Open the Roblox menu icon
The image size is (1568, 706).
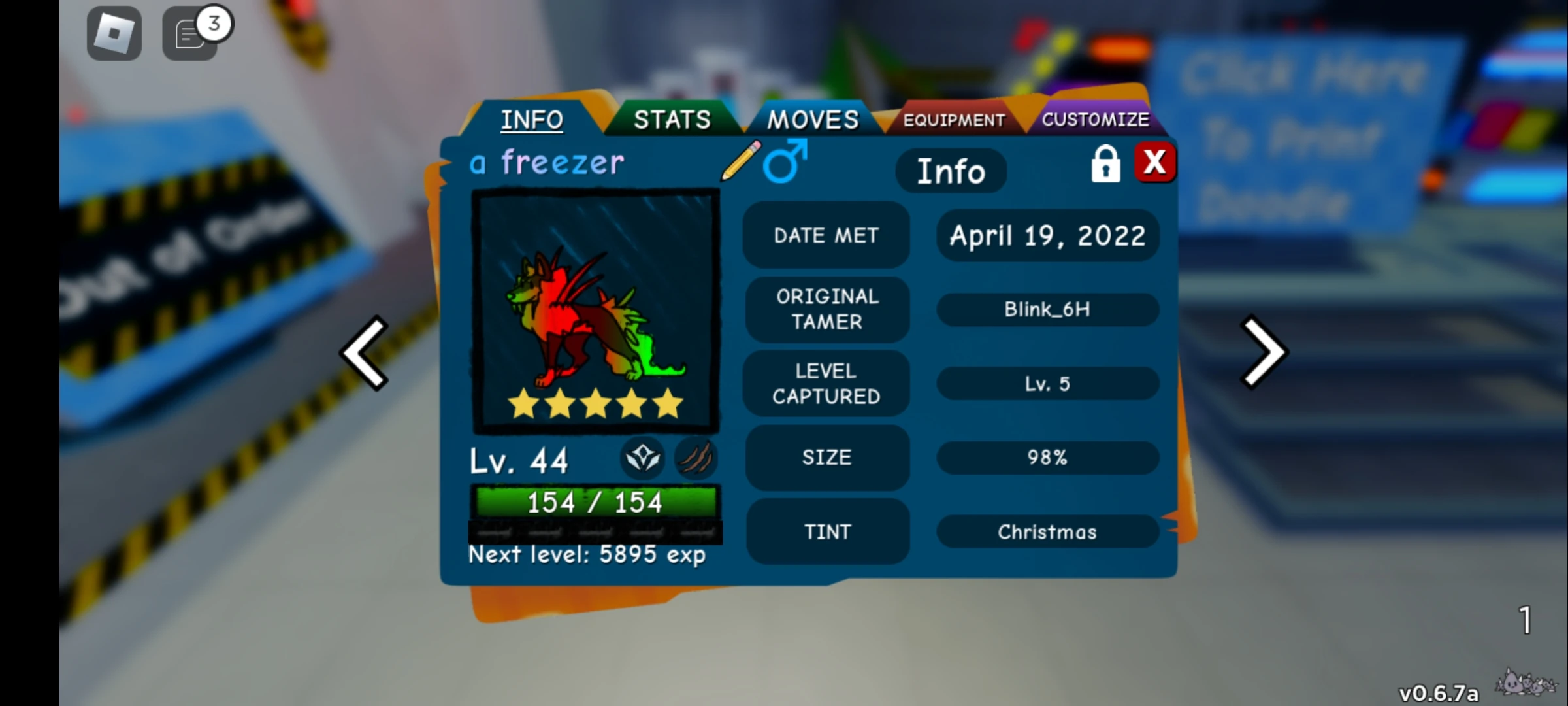coord(114,33)
